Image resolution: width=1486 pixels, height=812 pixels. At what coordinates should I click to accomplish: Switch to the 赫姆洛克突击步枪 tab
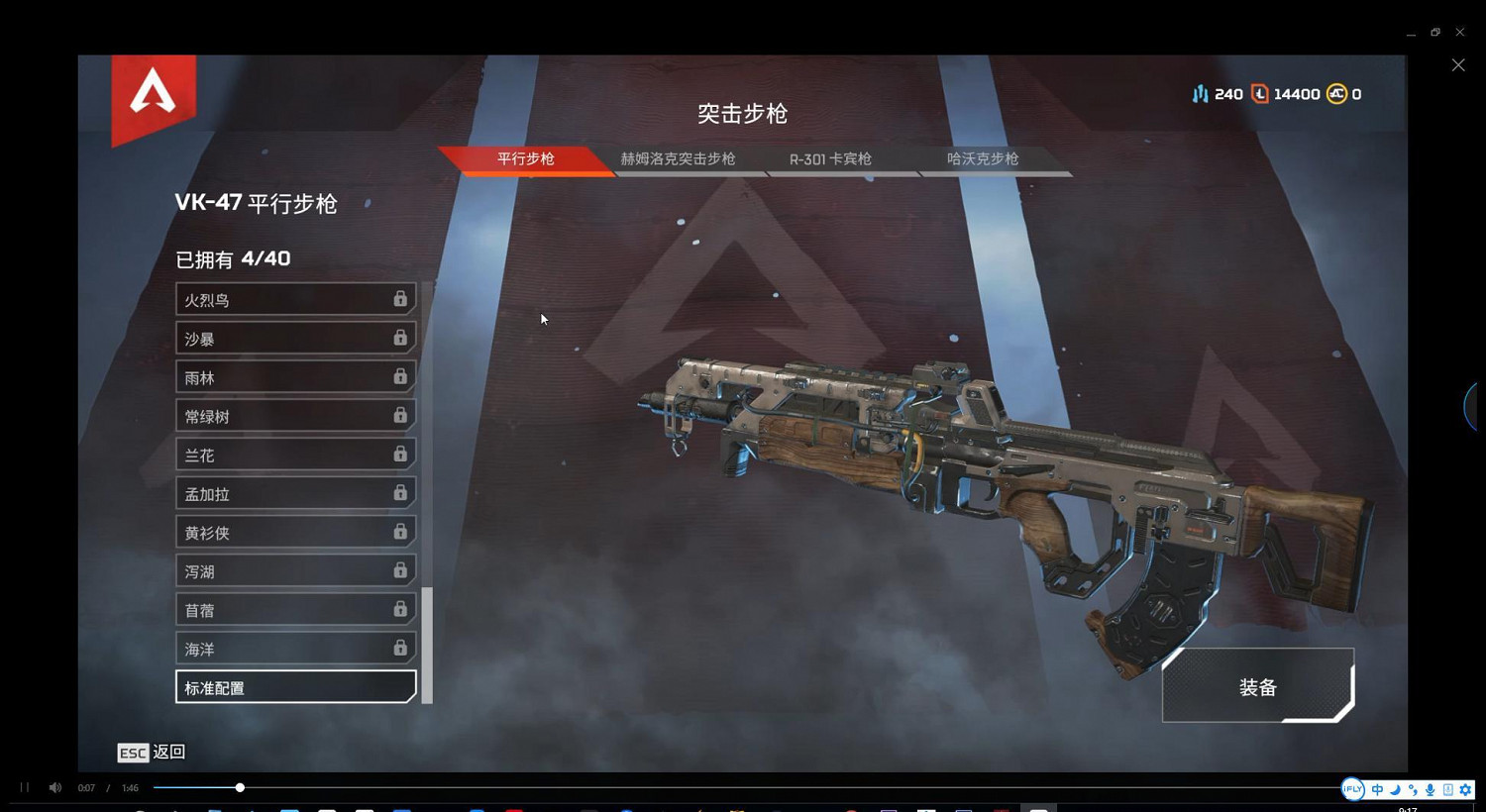tap(678, 158)
